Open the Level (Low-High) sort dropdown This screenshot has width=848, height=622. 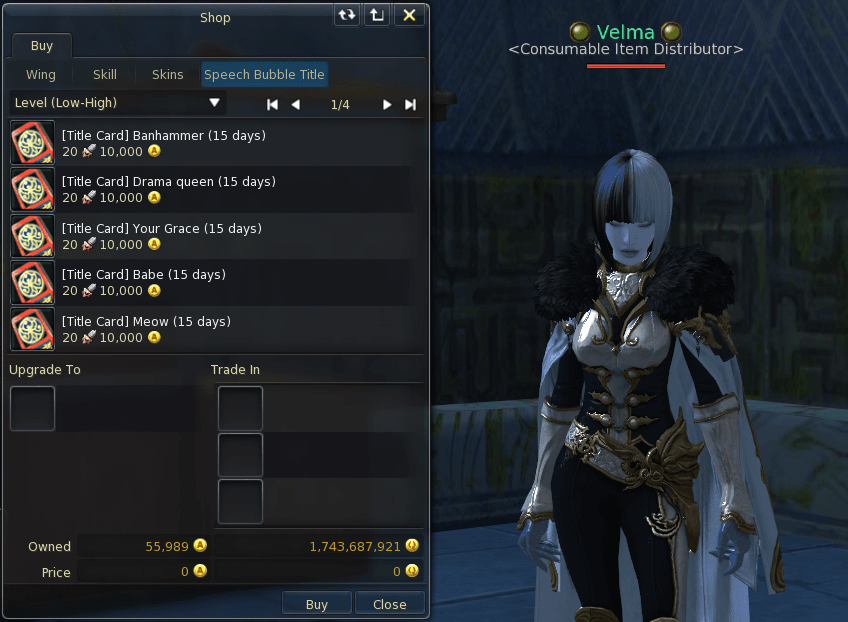pos(117,103)
